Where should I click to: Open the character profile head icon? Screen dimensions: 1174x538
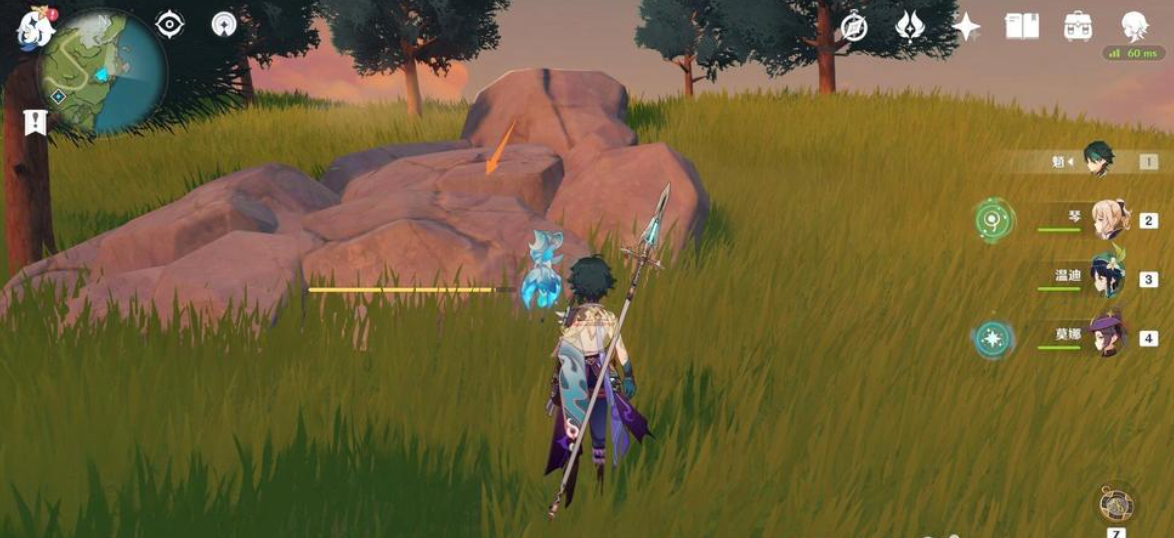click(1134, 26)
